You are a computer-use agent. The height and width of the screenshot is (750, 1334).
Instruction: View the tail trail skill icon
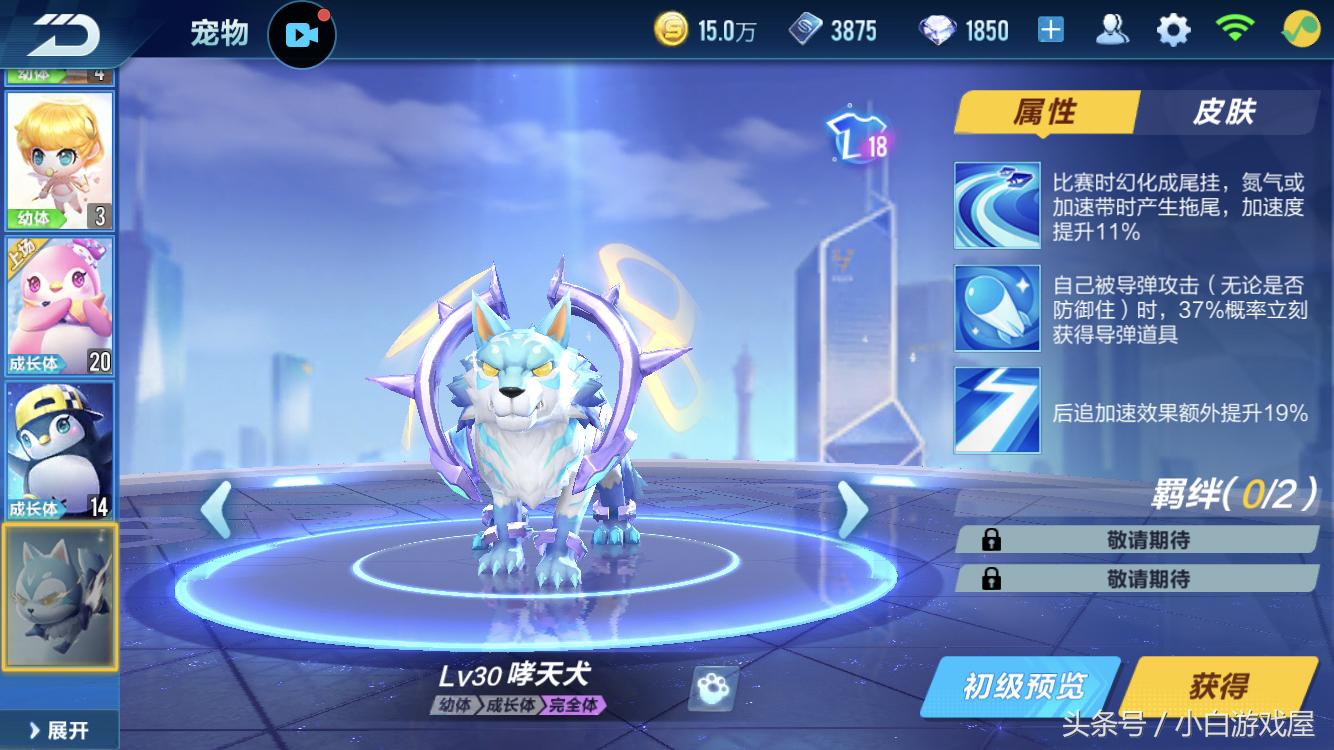tap(997, 205)
